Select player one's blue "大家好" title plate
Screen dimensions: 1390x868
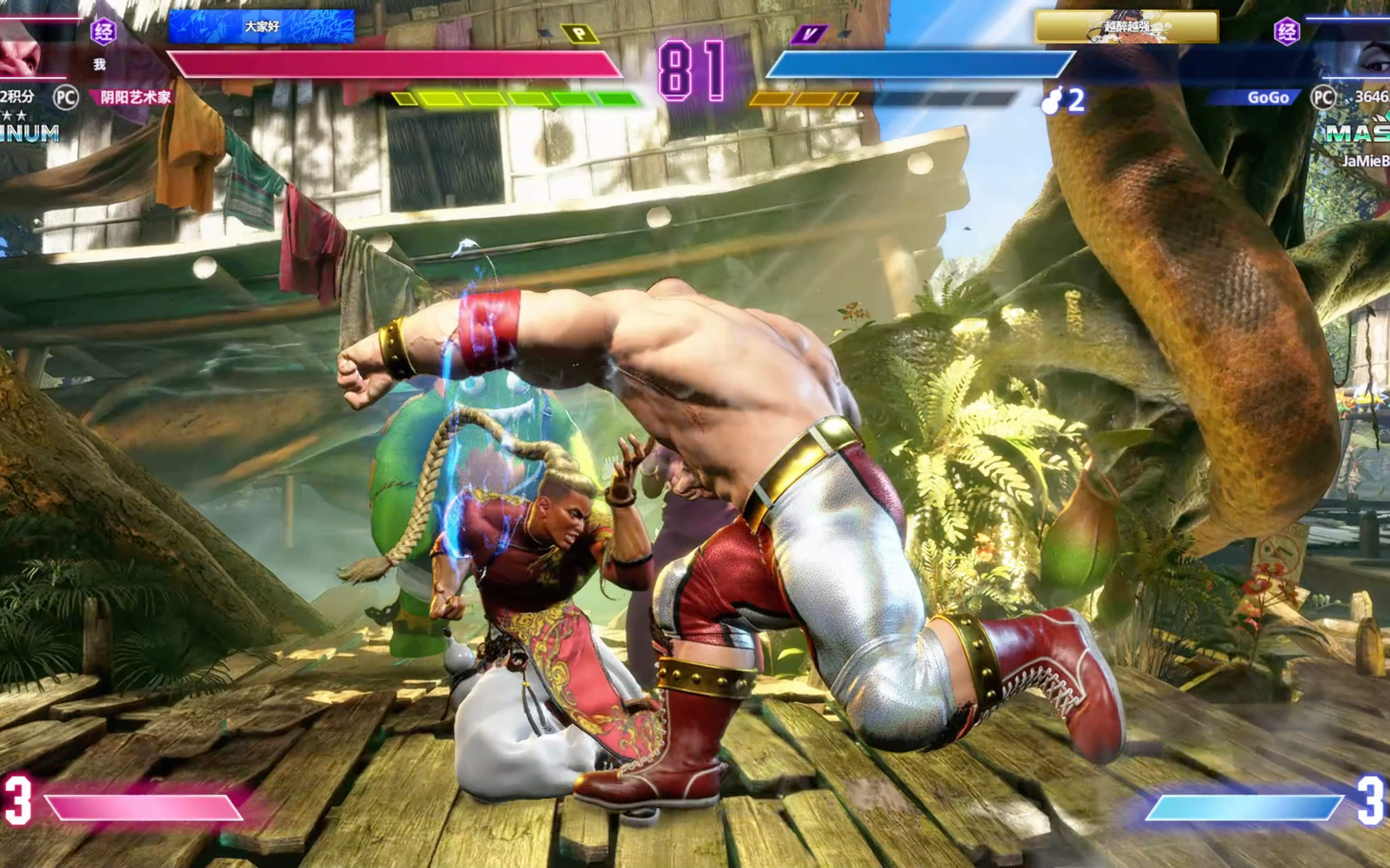(261, 26)
